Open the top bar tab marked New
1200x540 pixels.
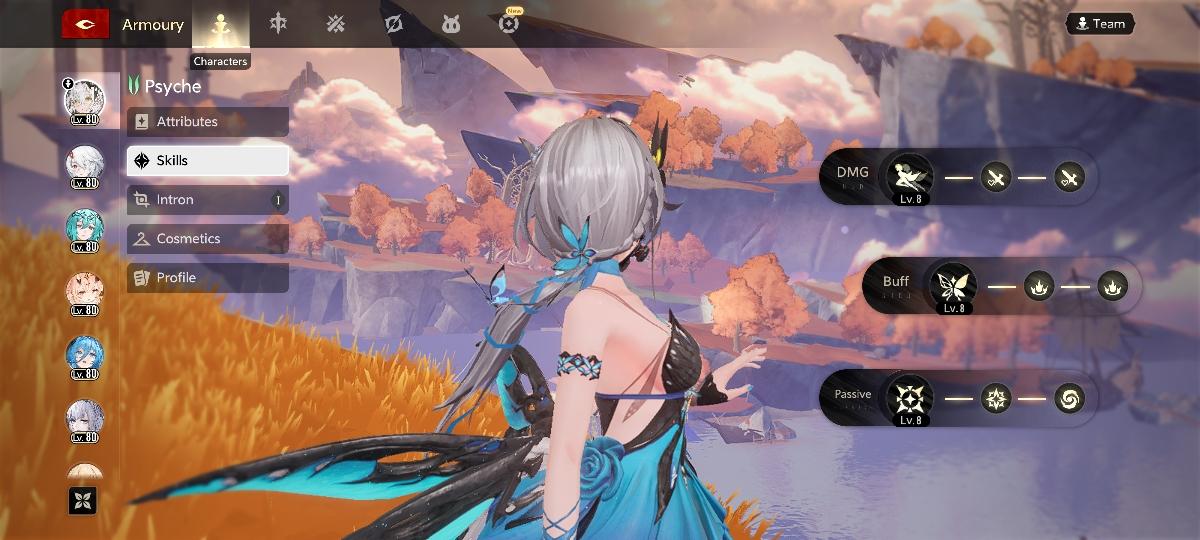click(509, 24)
